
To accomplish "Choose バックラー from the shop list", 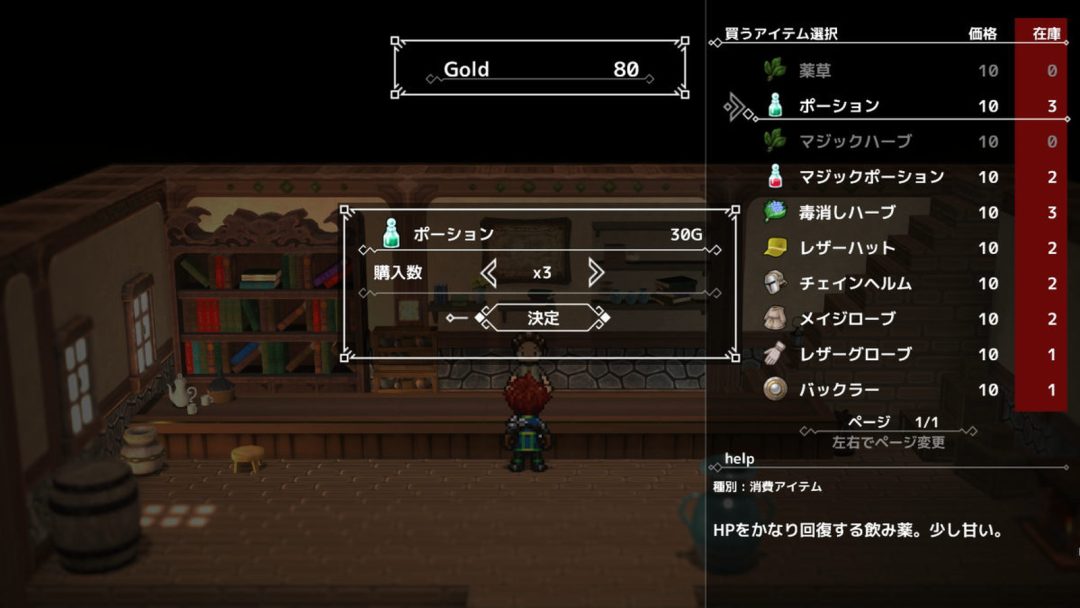I will [838, 390].
